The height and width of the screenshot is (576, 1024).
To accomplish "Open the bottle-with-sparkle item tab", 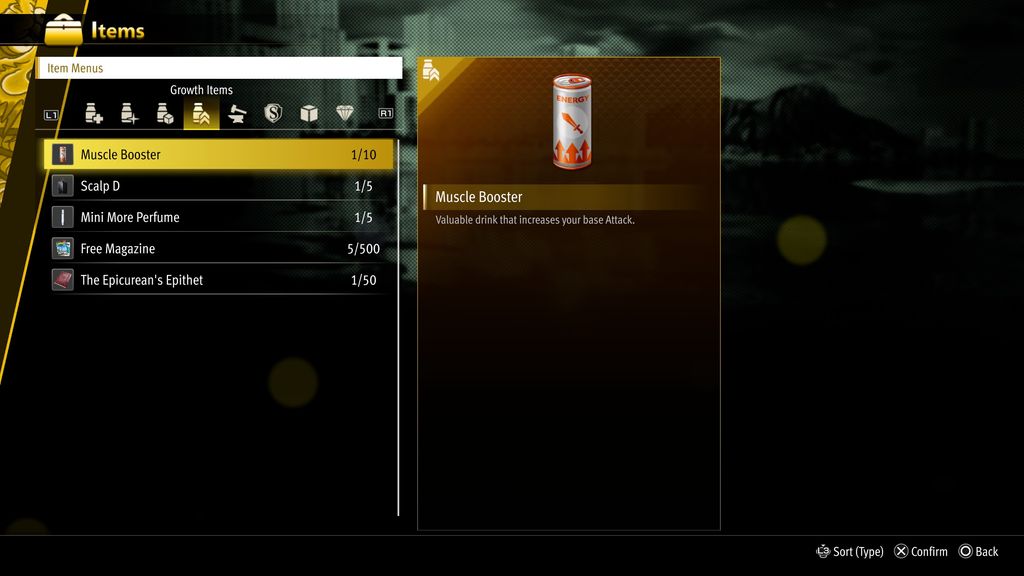I will [x=129, y=114].
